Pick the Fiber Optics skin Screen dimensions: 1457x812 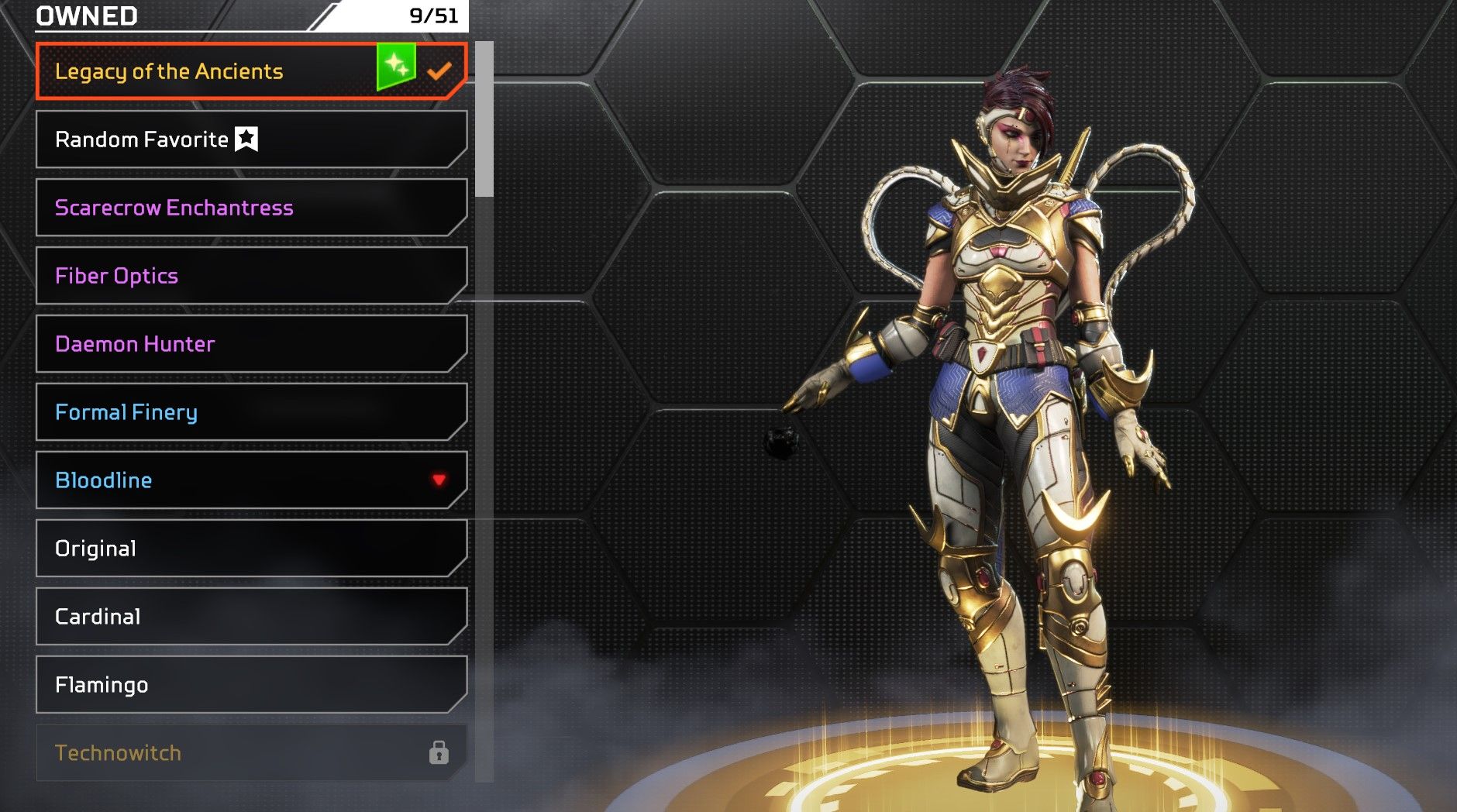coord(250,276)
